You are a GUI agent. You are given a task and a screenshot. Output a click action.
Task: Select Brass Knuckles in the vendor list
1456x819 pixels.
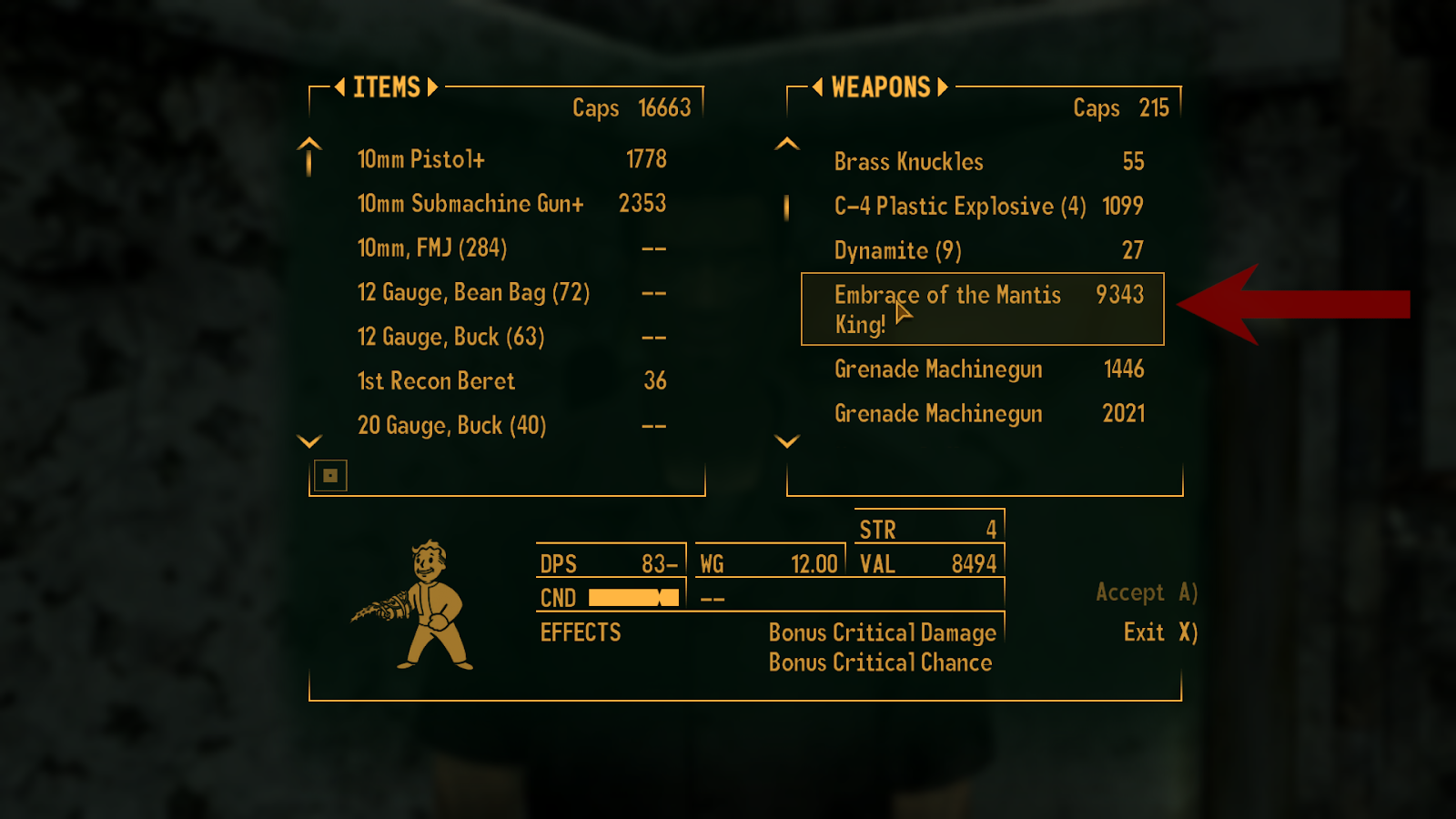[987, 162]
